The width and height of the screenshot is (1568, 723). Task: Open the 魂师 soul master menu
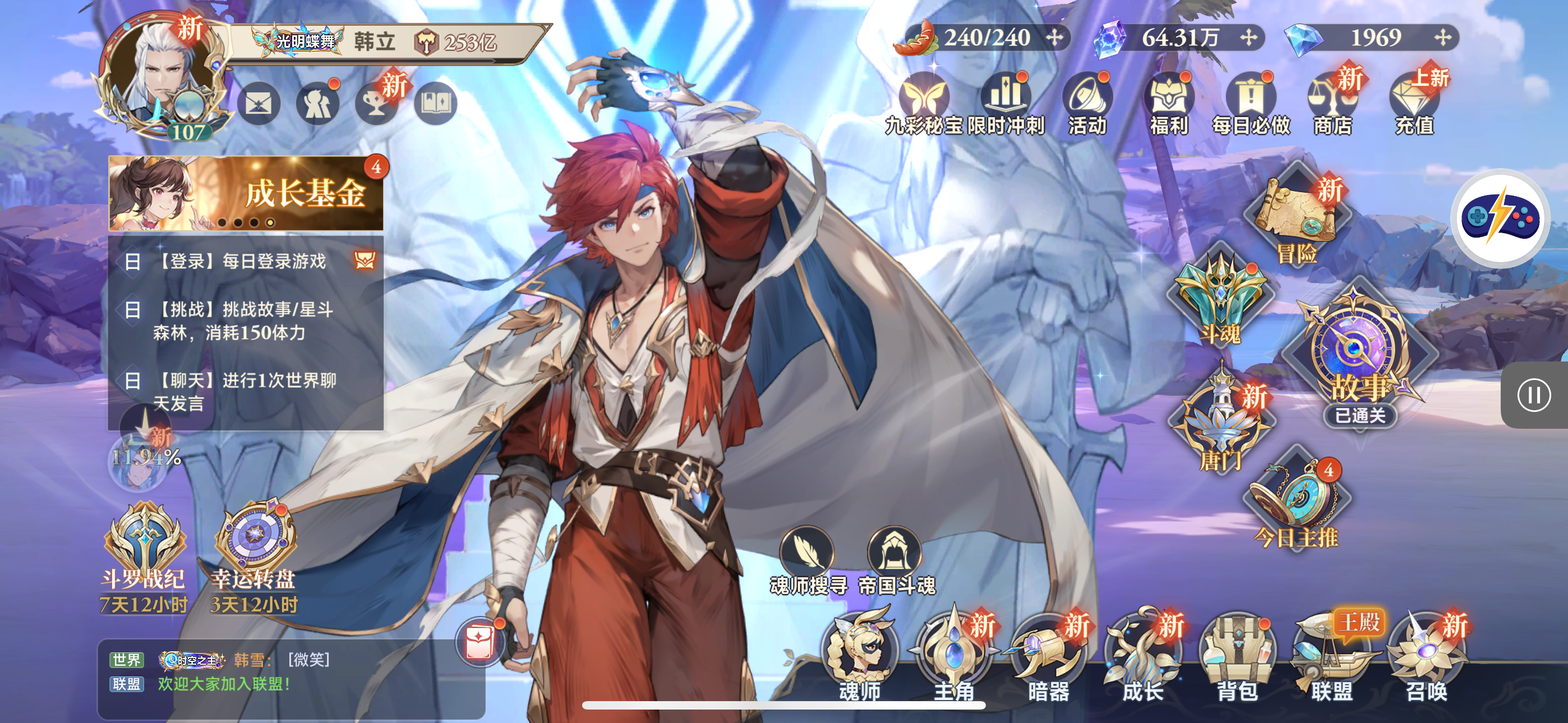860,654
